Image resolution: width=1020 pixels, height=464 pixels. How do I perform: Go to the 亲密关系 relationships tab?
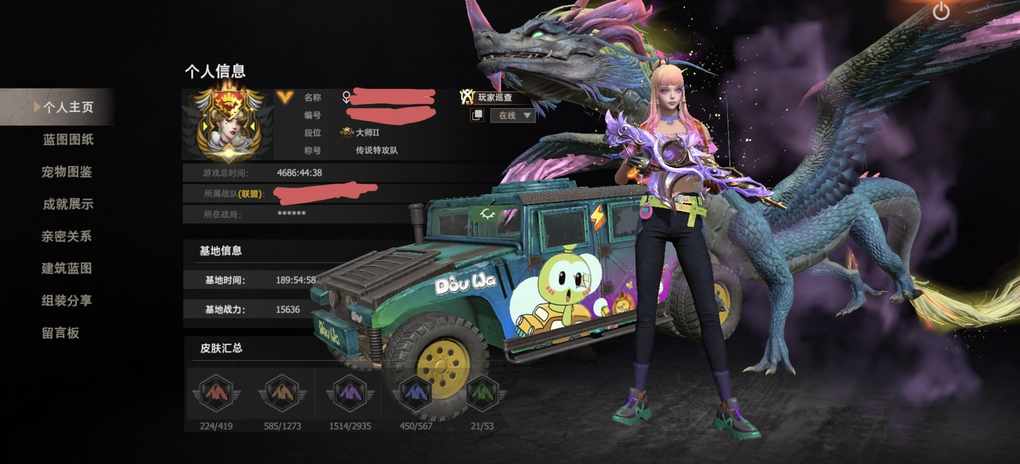(67, 236)
